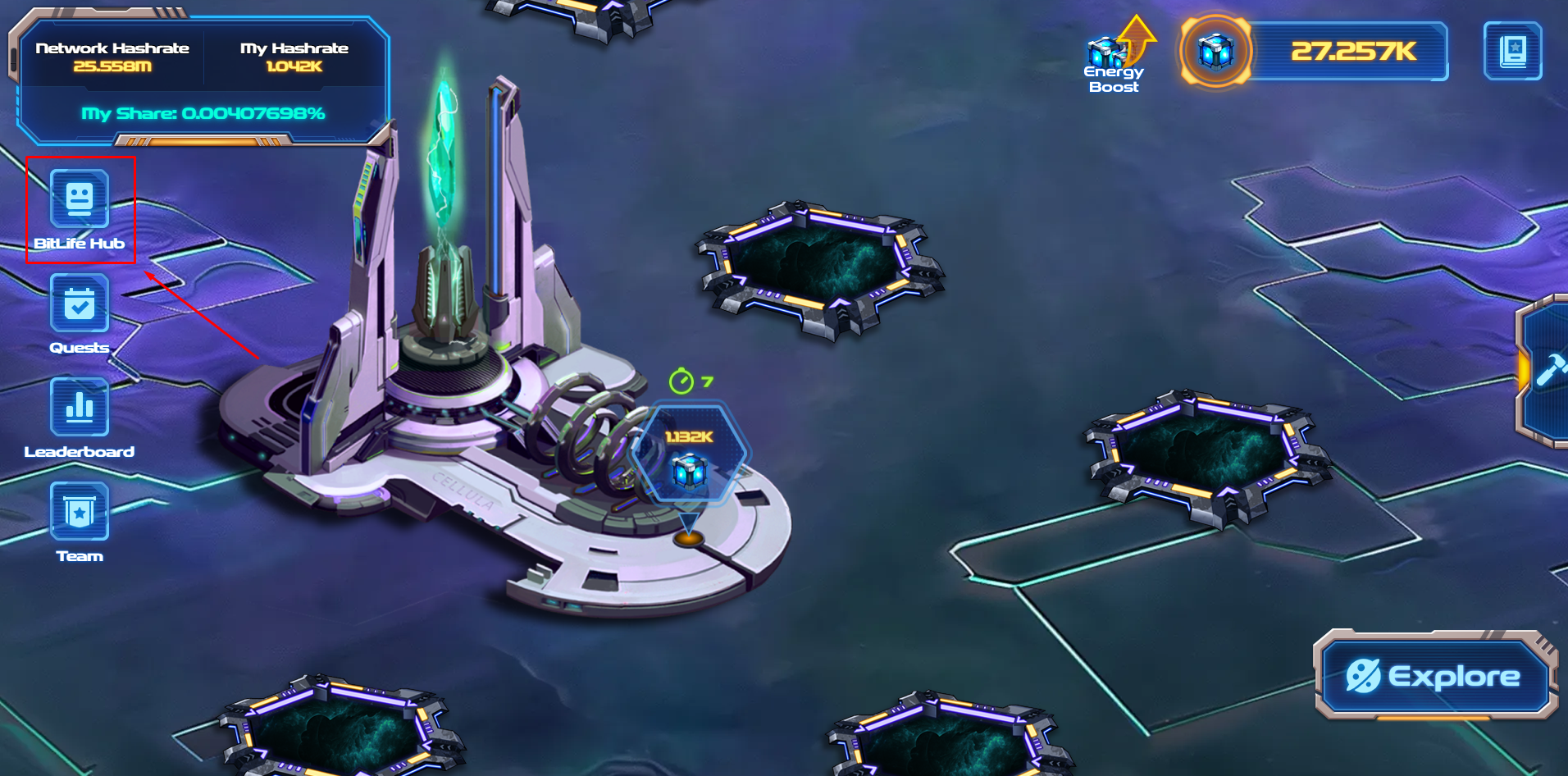The image size is (1568, 776).
Task: Open the hammer build panel tab
Action: pos(1547,371)
